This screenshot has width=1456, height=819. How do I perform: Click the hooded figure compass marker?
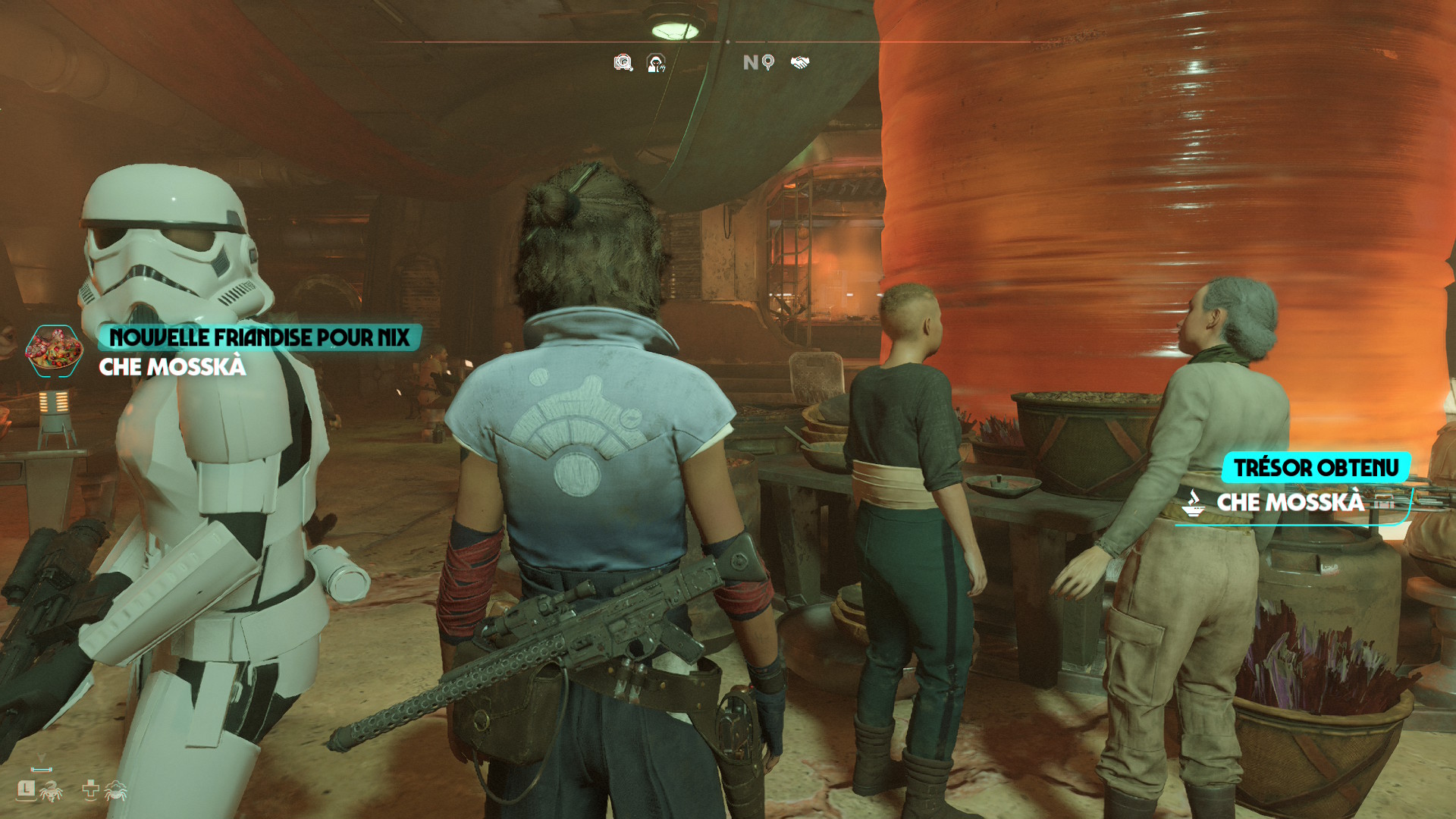656,63
